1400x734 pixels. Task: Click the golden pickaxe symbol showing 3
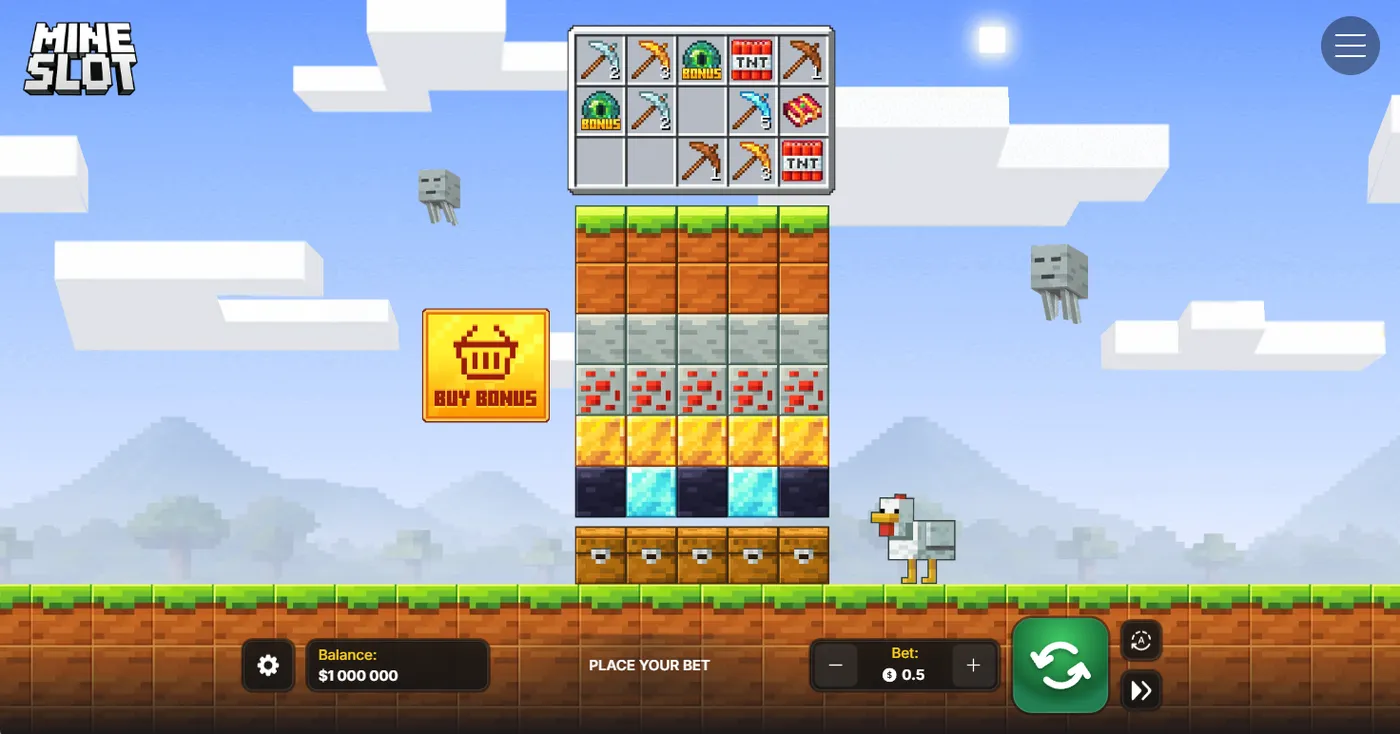tap(649, 59)
